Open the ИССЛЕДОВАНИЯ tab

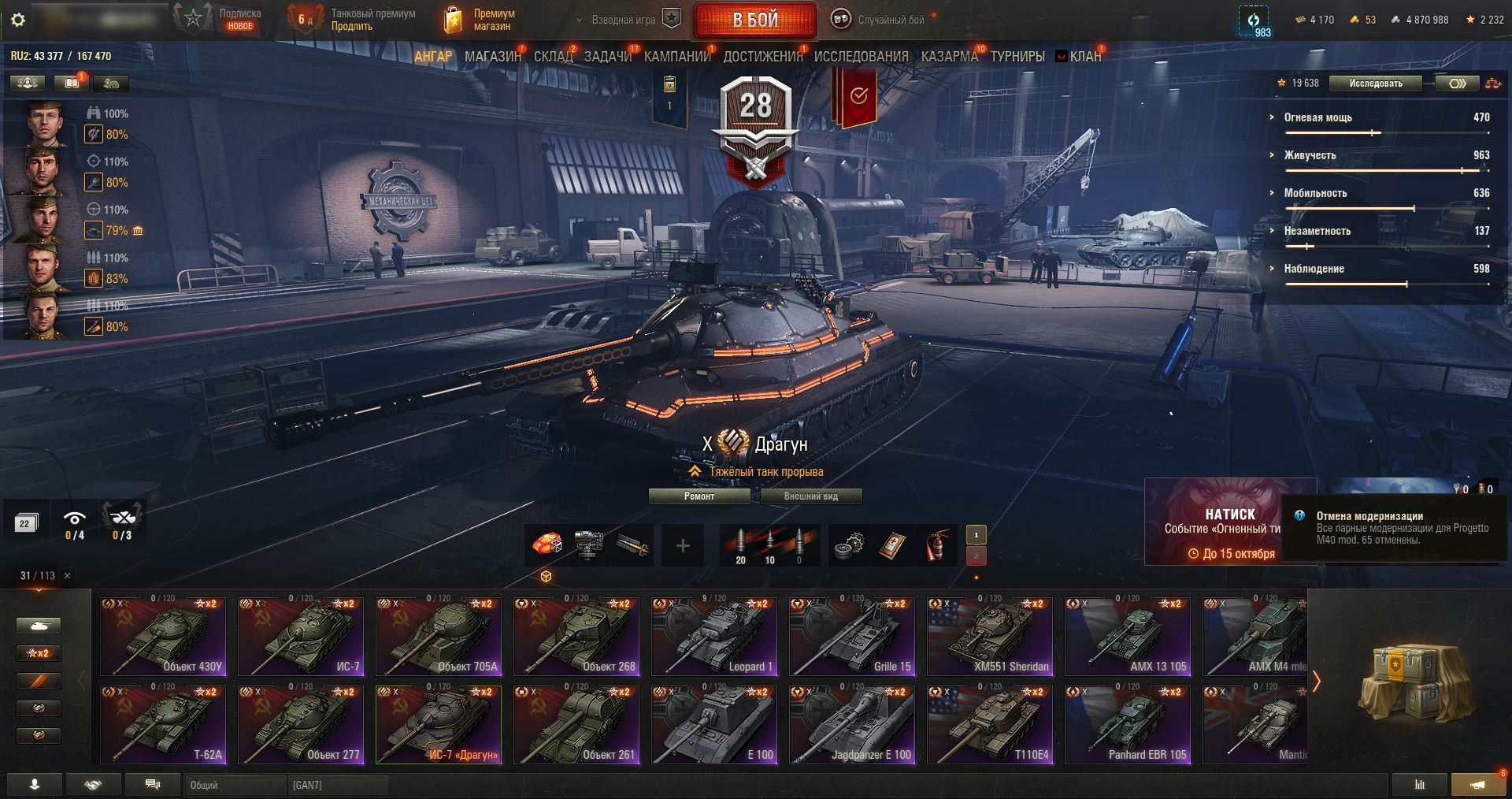click(x=861, y=57)
